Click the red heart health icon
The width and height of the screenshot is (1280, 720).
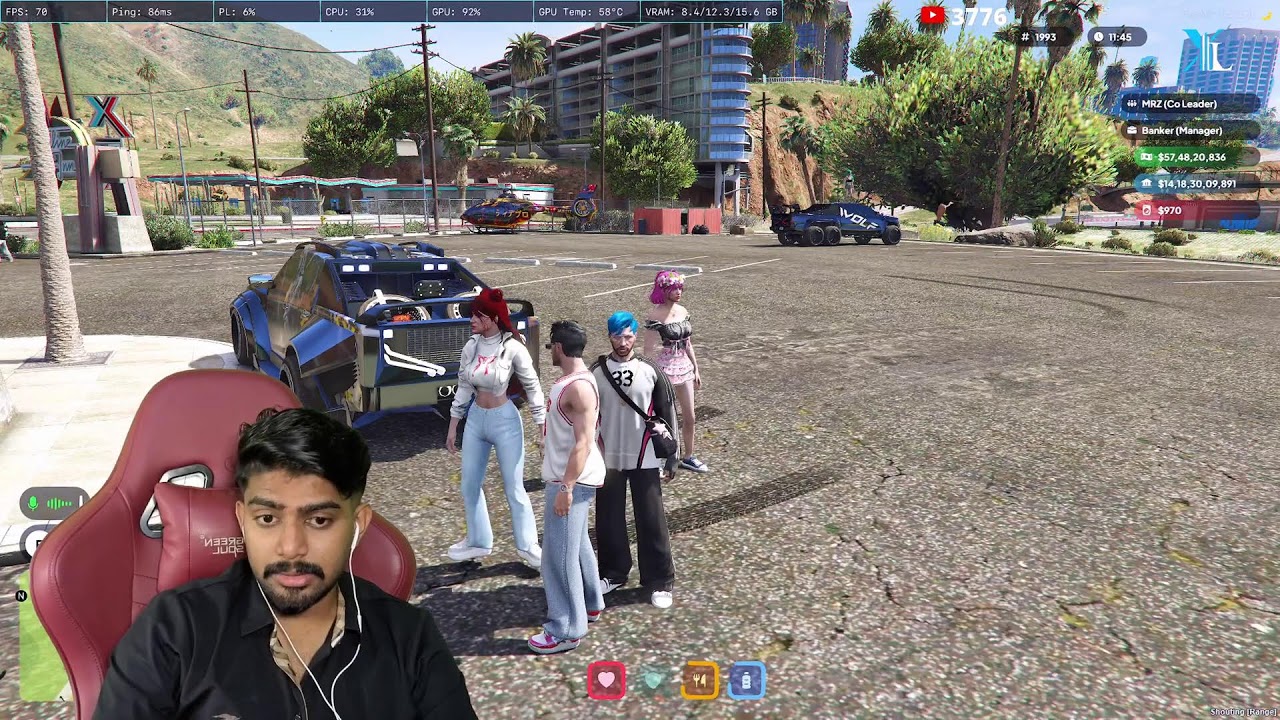pos(607,681)
